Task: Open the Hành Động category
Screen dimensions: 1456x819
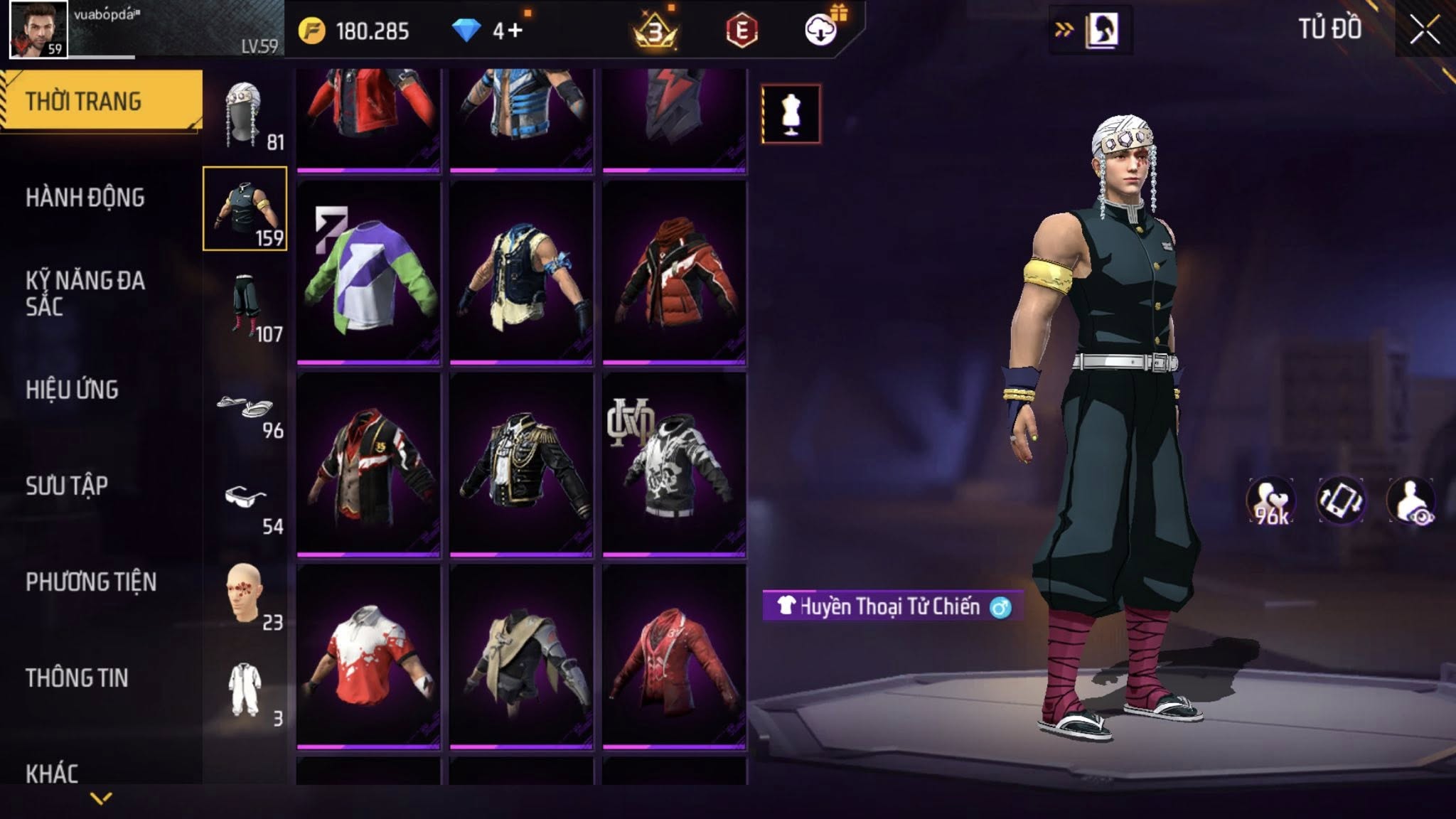Action: [85, 198]
